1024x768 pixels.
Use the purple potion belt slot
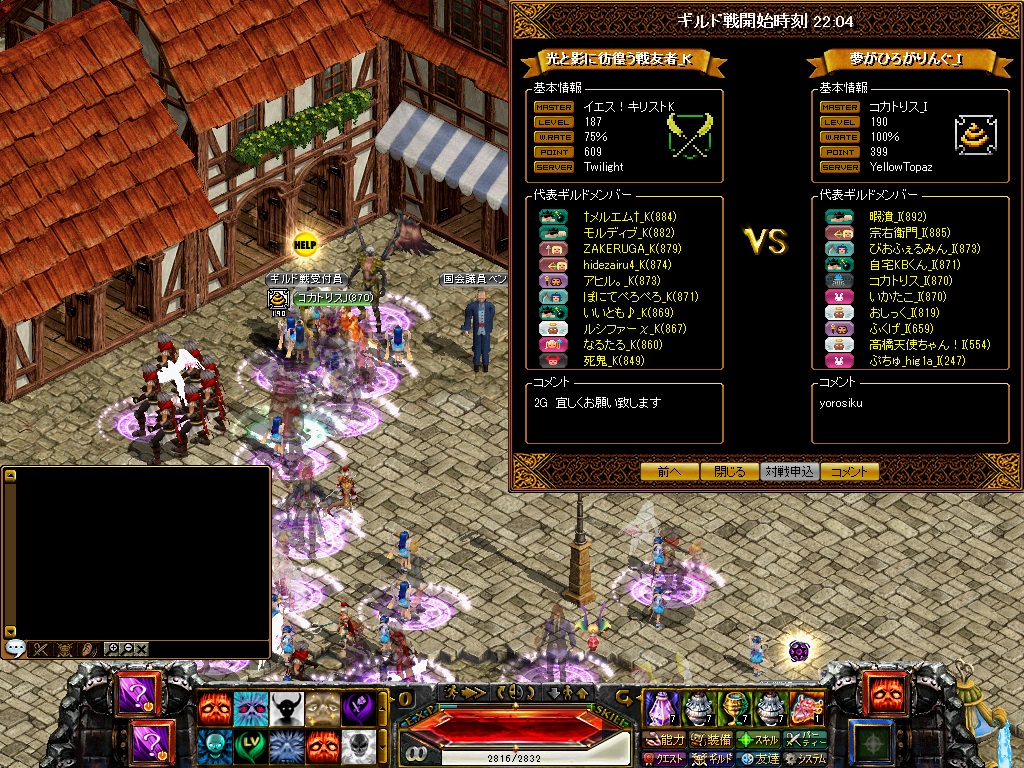661,708
